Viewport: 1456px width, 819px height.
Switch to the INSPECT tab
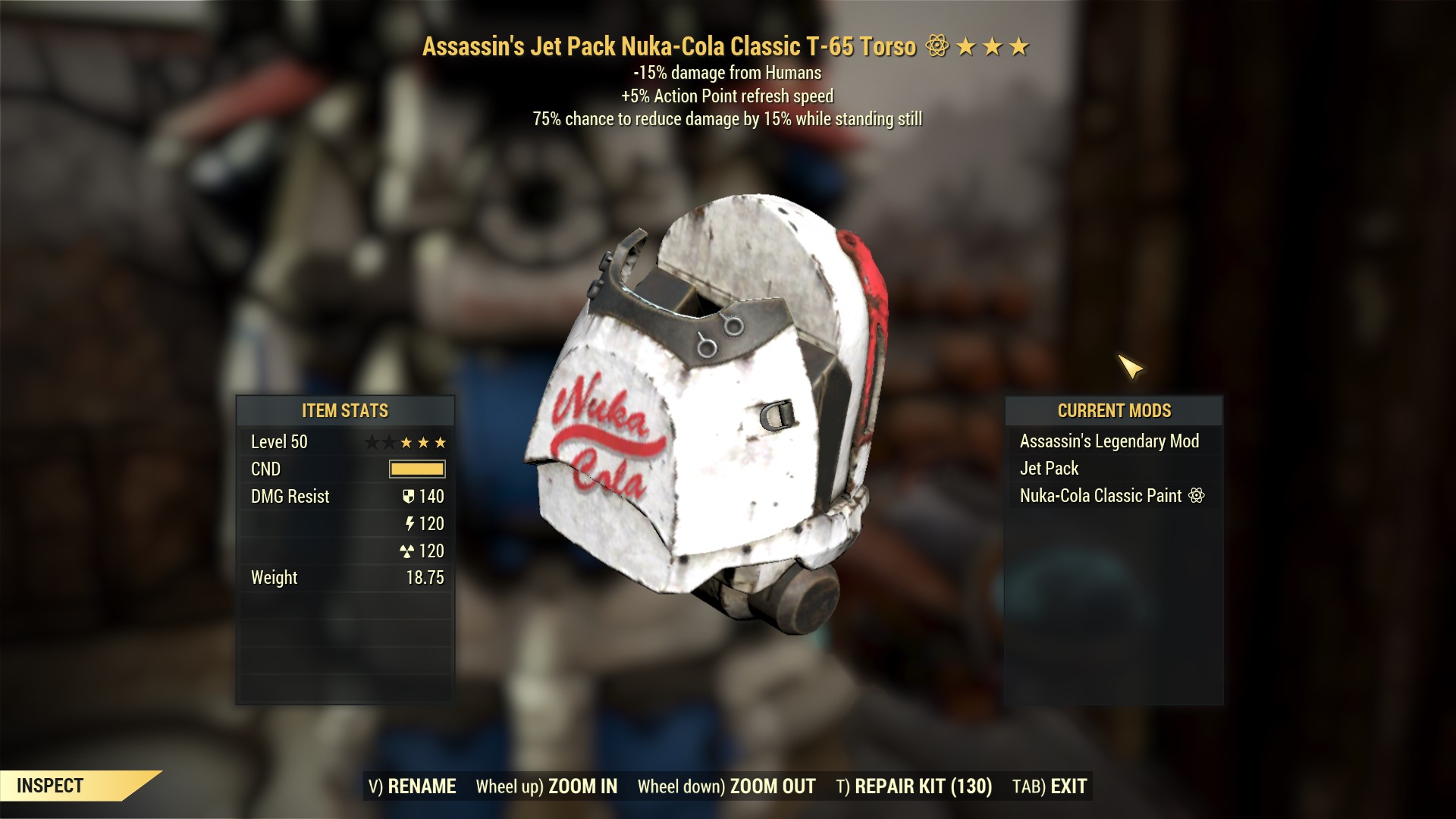52,786
